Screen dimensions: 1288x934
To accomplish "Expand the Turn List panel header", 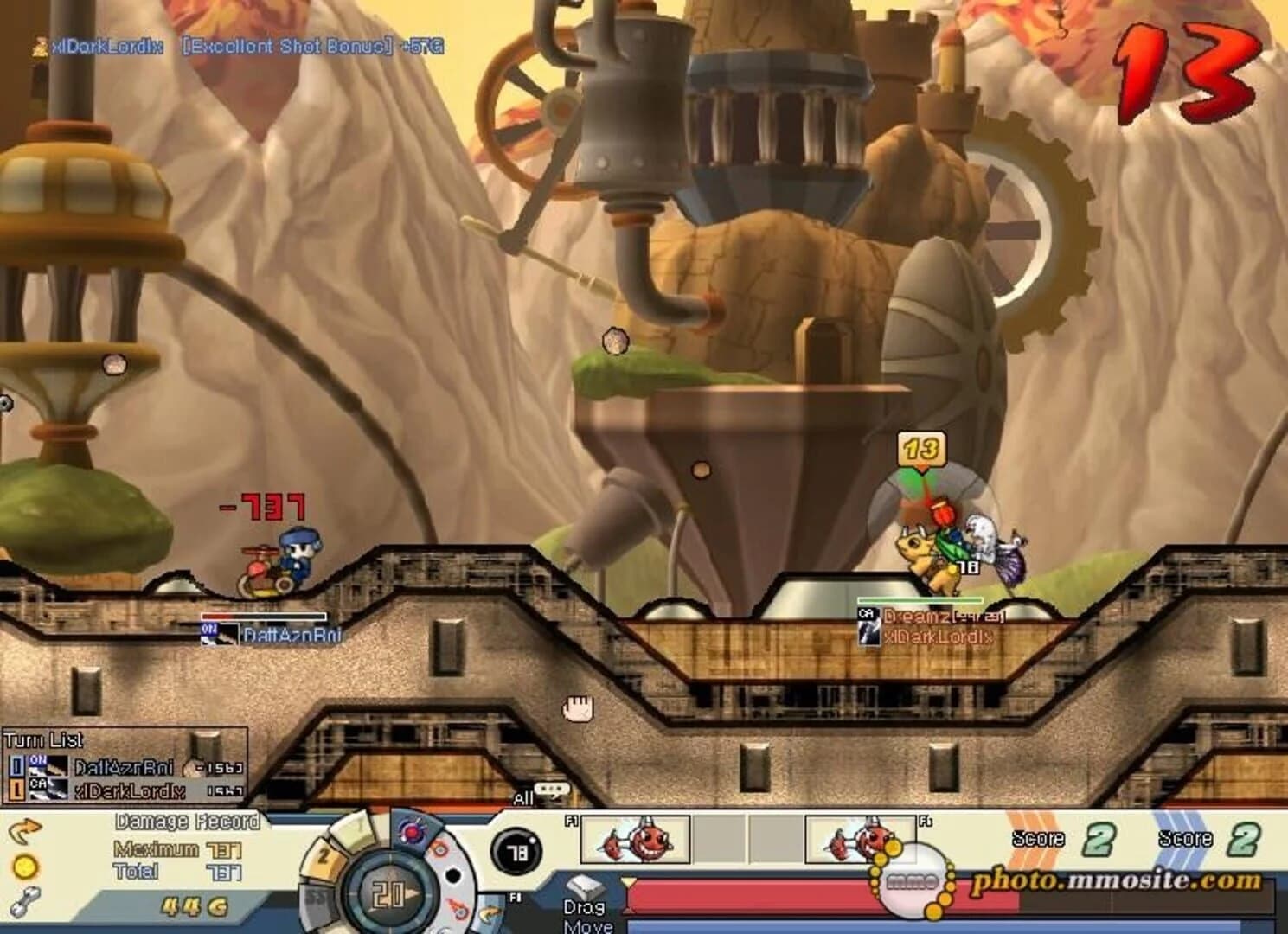I will (x=42, y=739).
